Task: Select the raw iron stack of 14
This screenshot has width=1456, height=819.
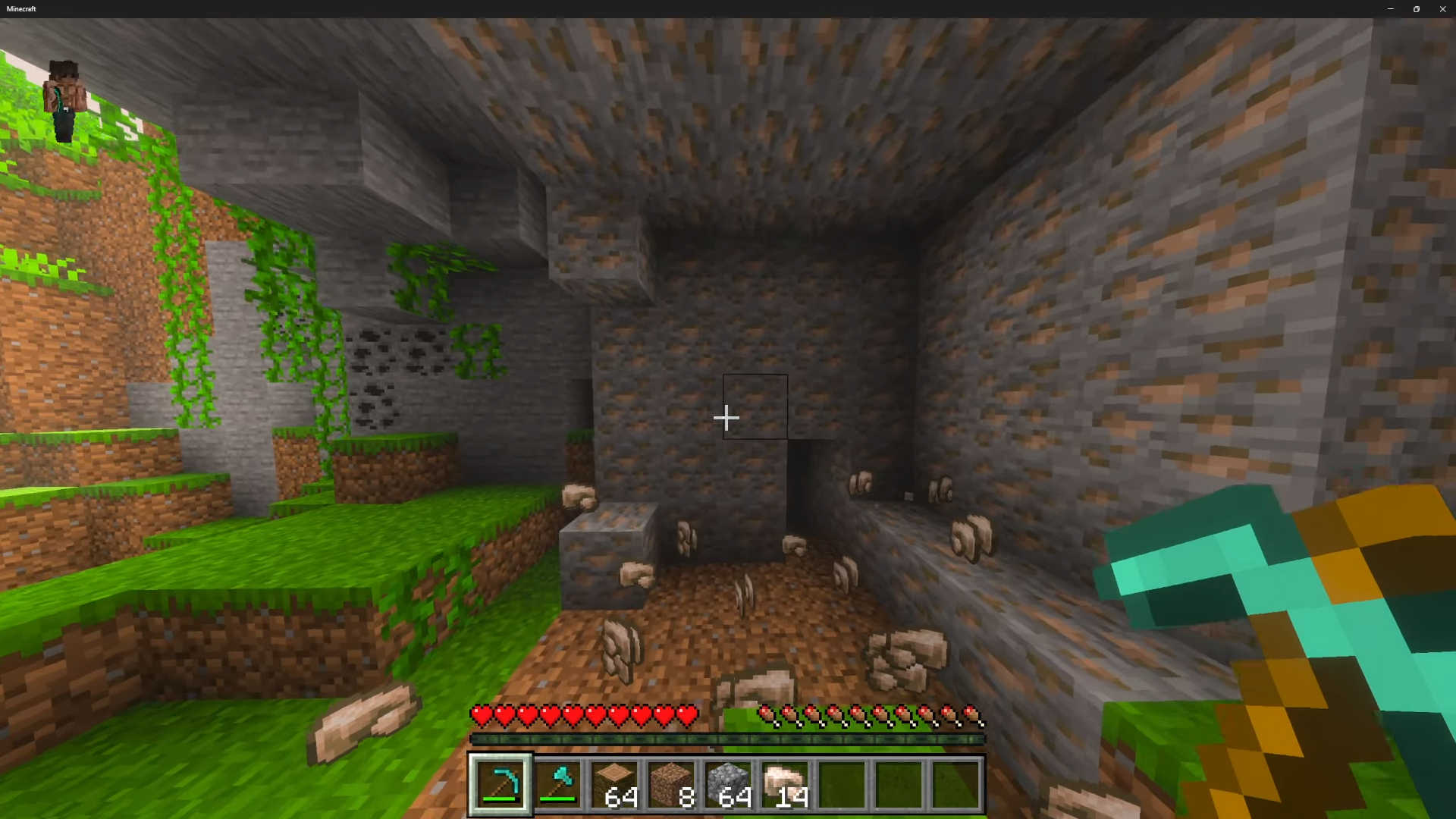Action: [x=785, y=784]
